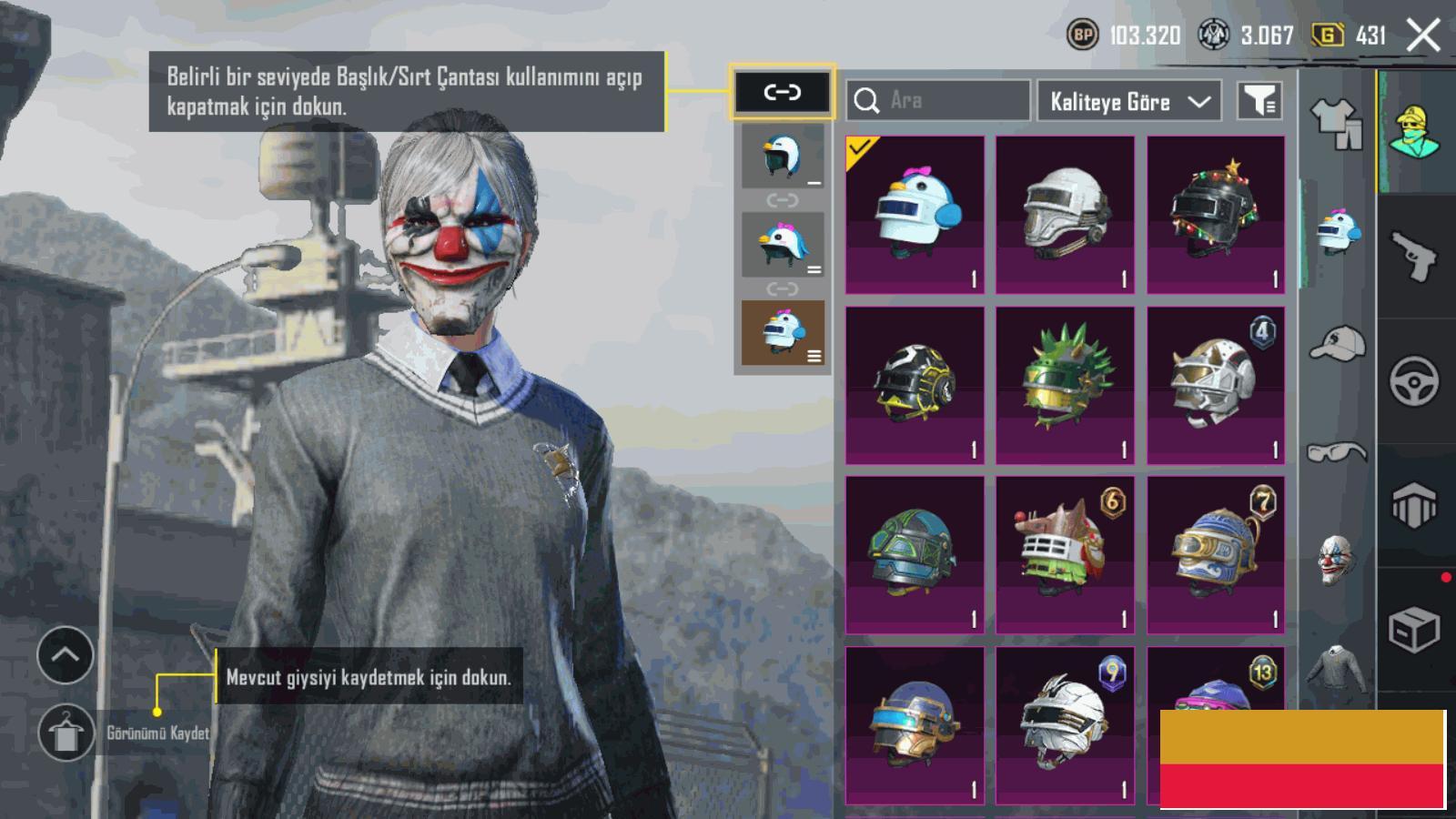Open the outfit clothing category
1456x819 pixels.
[x=1336, y=124]
